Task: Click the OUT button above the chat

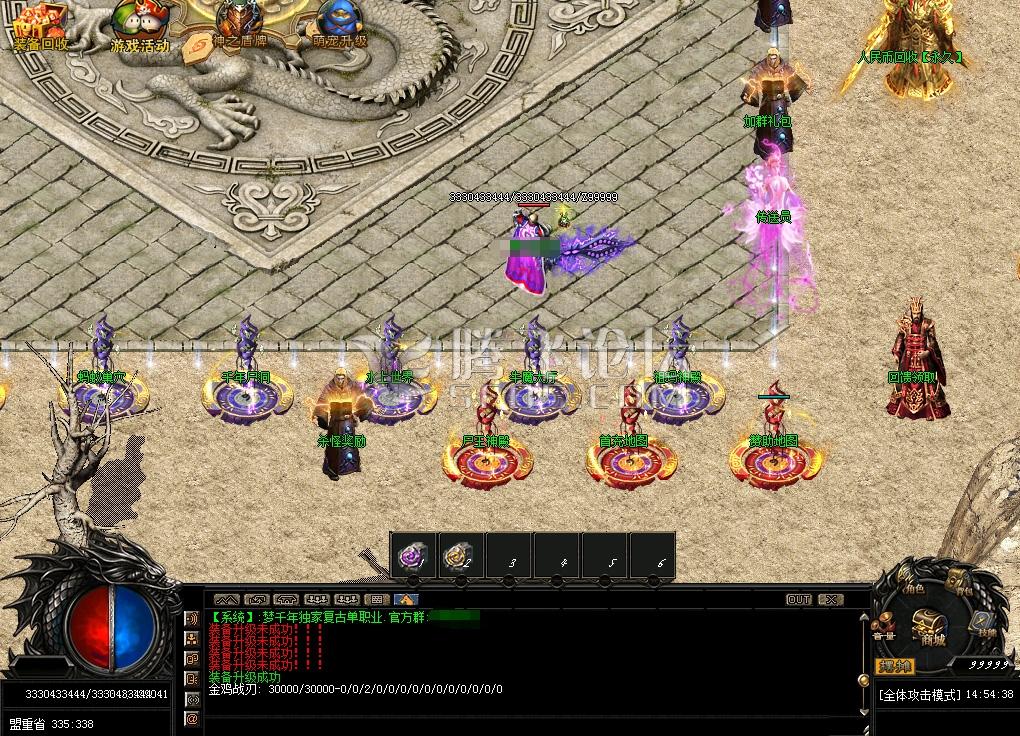Action: (x=798, y=599)
